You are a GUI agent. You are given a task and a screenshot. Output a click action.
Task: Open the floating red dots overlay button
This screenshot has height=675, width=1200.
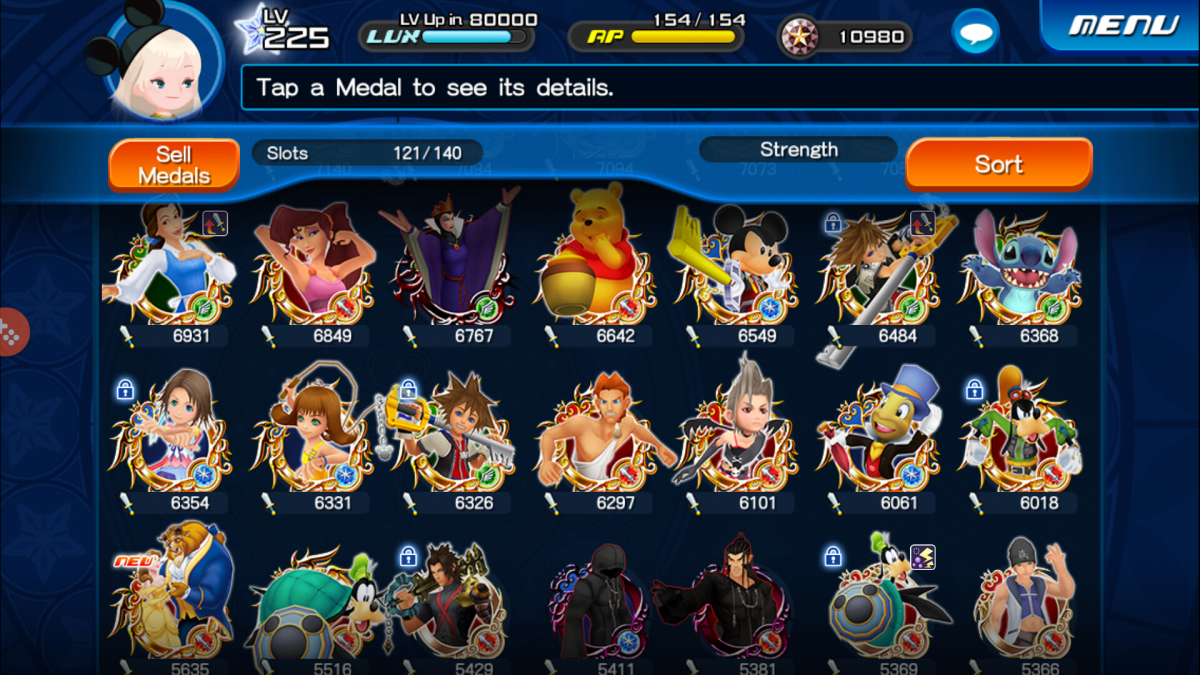[x=11, y=331]
